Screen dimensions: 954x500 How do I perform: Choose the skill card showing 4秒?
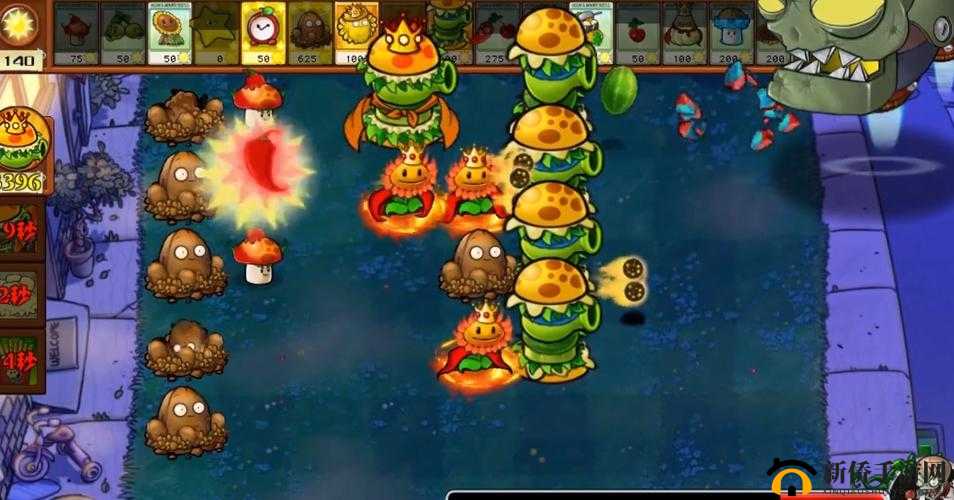coord(21,361)
